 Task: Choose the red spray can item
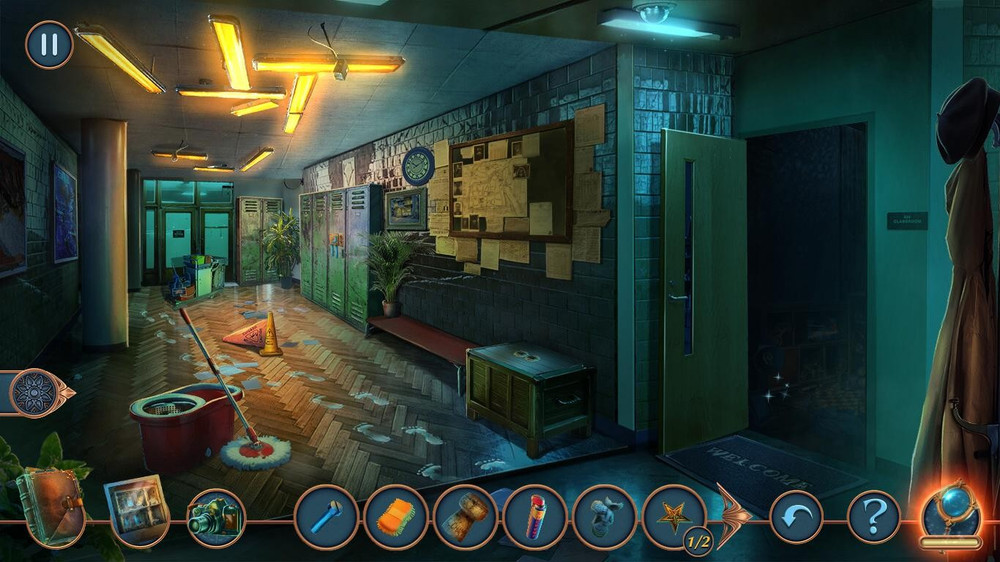pos(535,517)
